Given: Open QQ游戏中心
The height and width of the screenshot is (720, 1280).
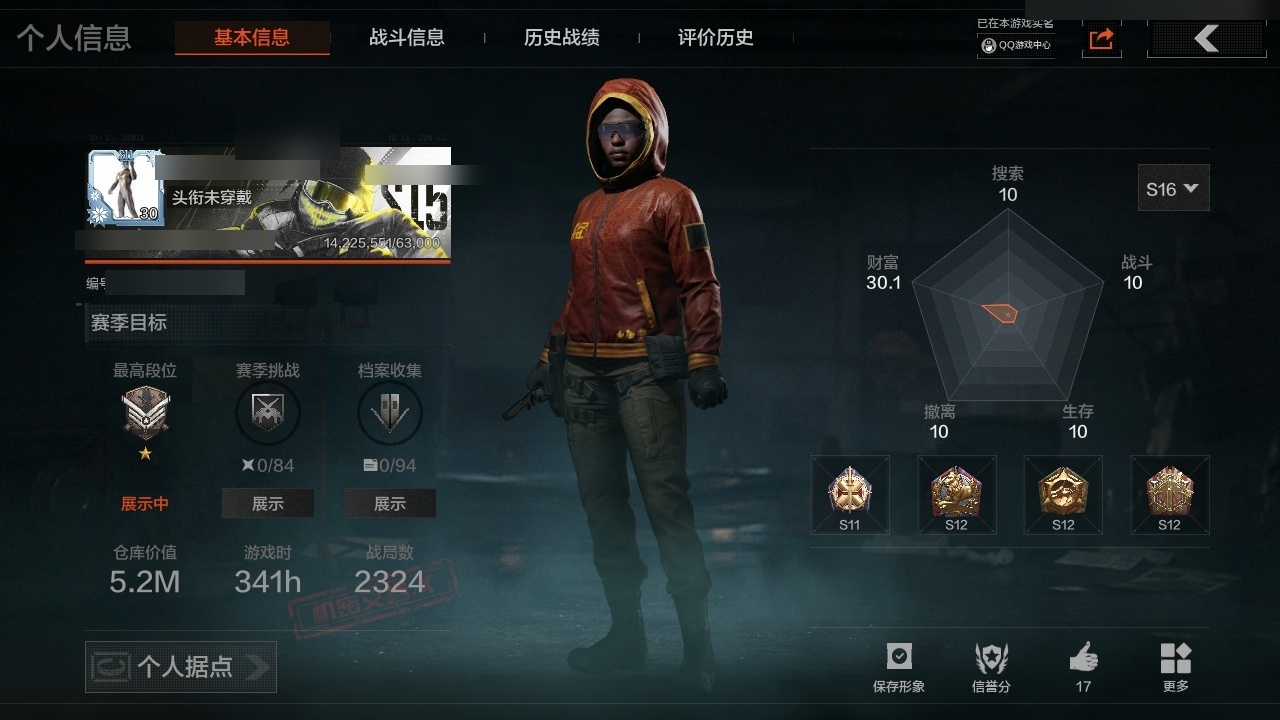Looking at the screenshot, I should [x=1016, y=45].
